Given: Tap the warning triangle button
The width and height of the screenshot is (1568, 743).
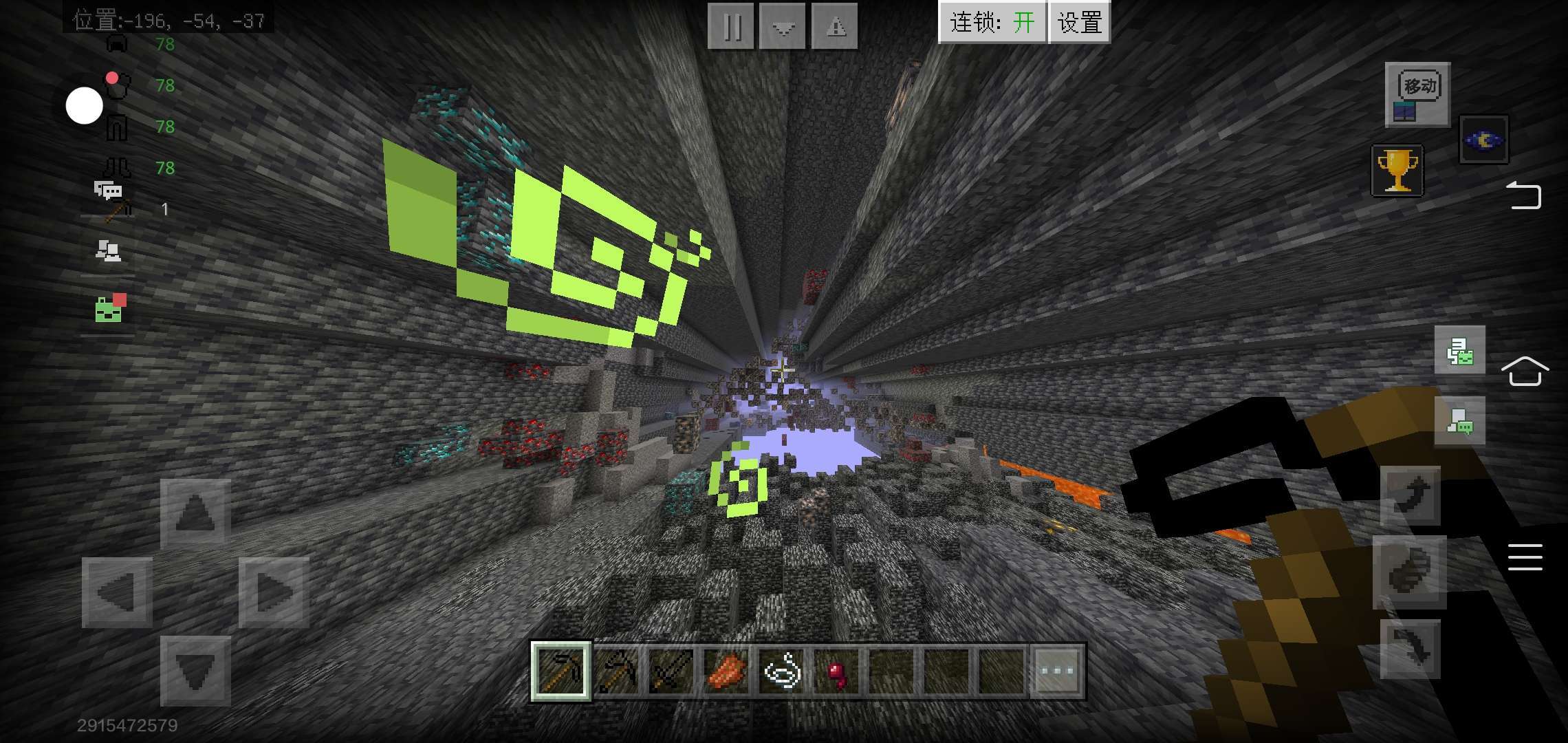Looking at the screenshot, I should pyautogui.click(x=835, y=26).
